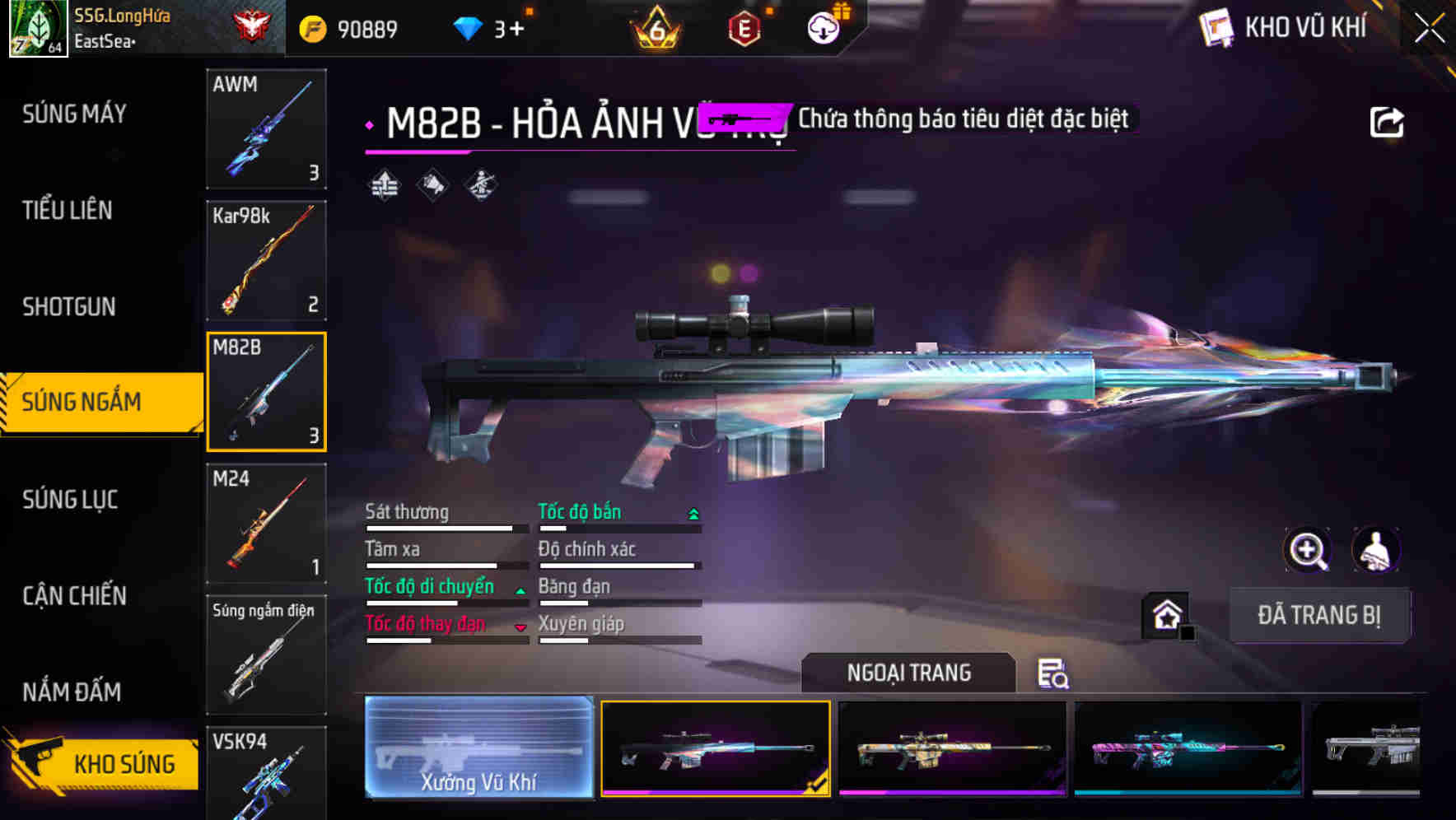Screen dimensions: 1456x820
Task: Open the share icon in the top right
Action: (1388, 120)
